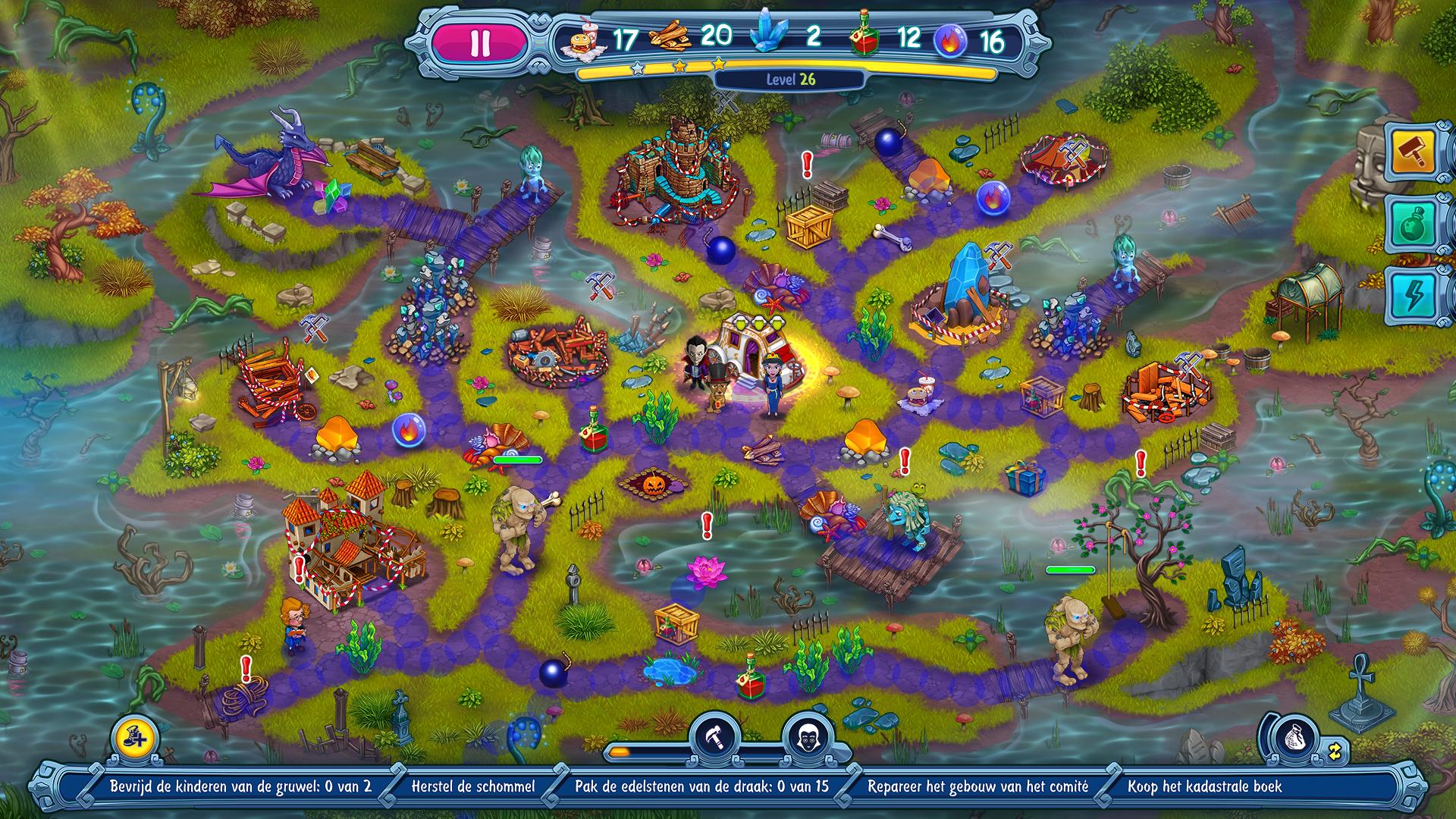Image resolution: width=1456 pixels, height=819 pixels.
Task: Select objective 'Pak de edelstenen van de draak'
Action: pos(701,786)
